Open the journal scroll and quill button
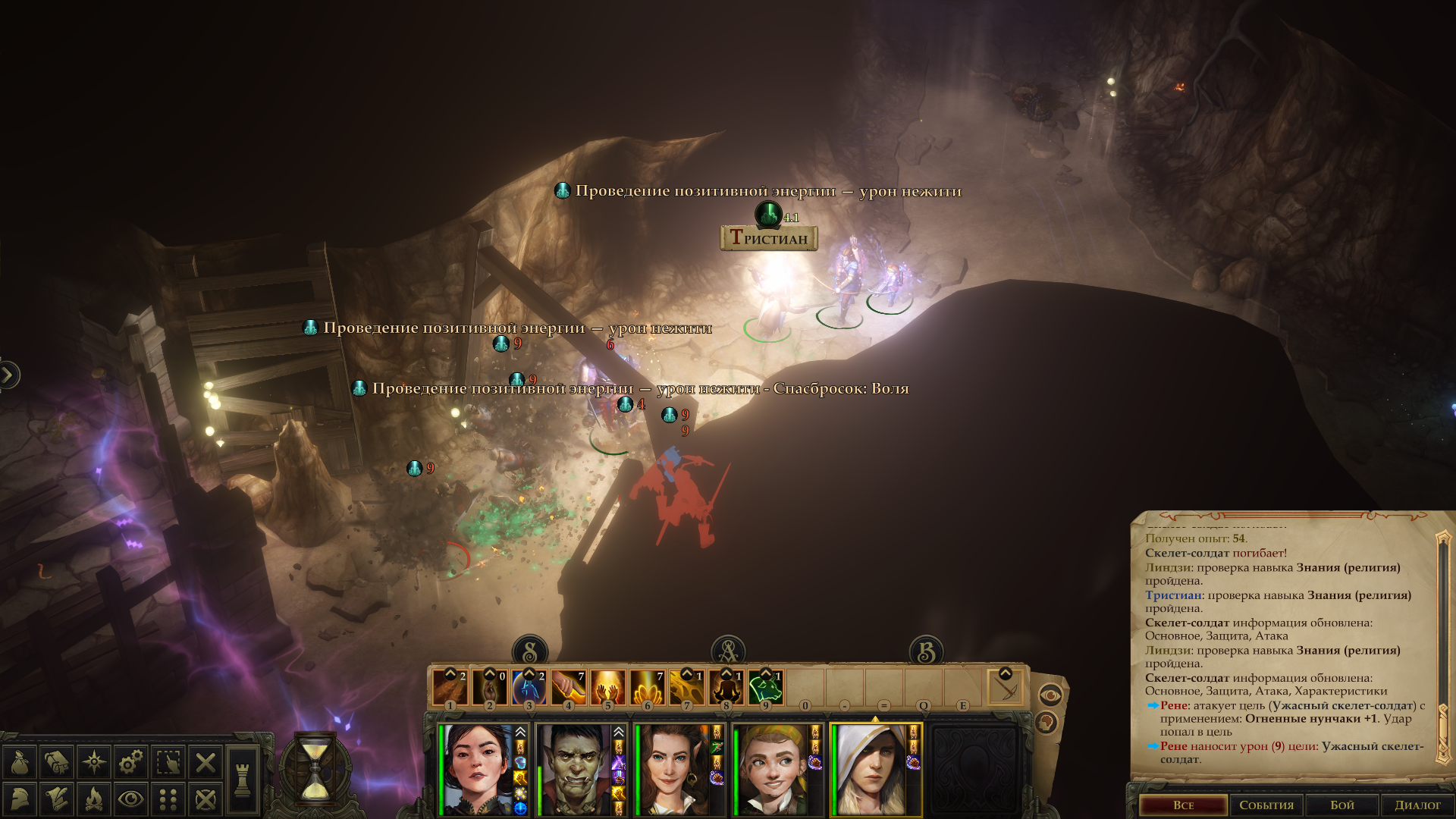This screenshot has width=1456, height=819. pyautogui.click(x=58, y=799)
